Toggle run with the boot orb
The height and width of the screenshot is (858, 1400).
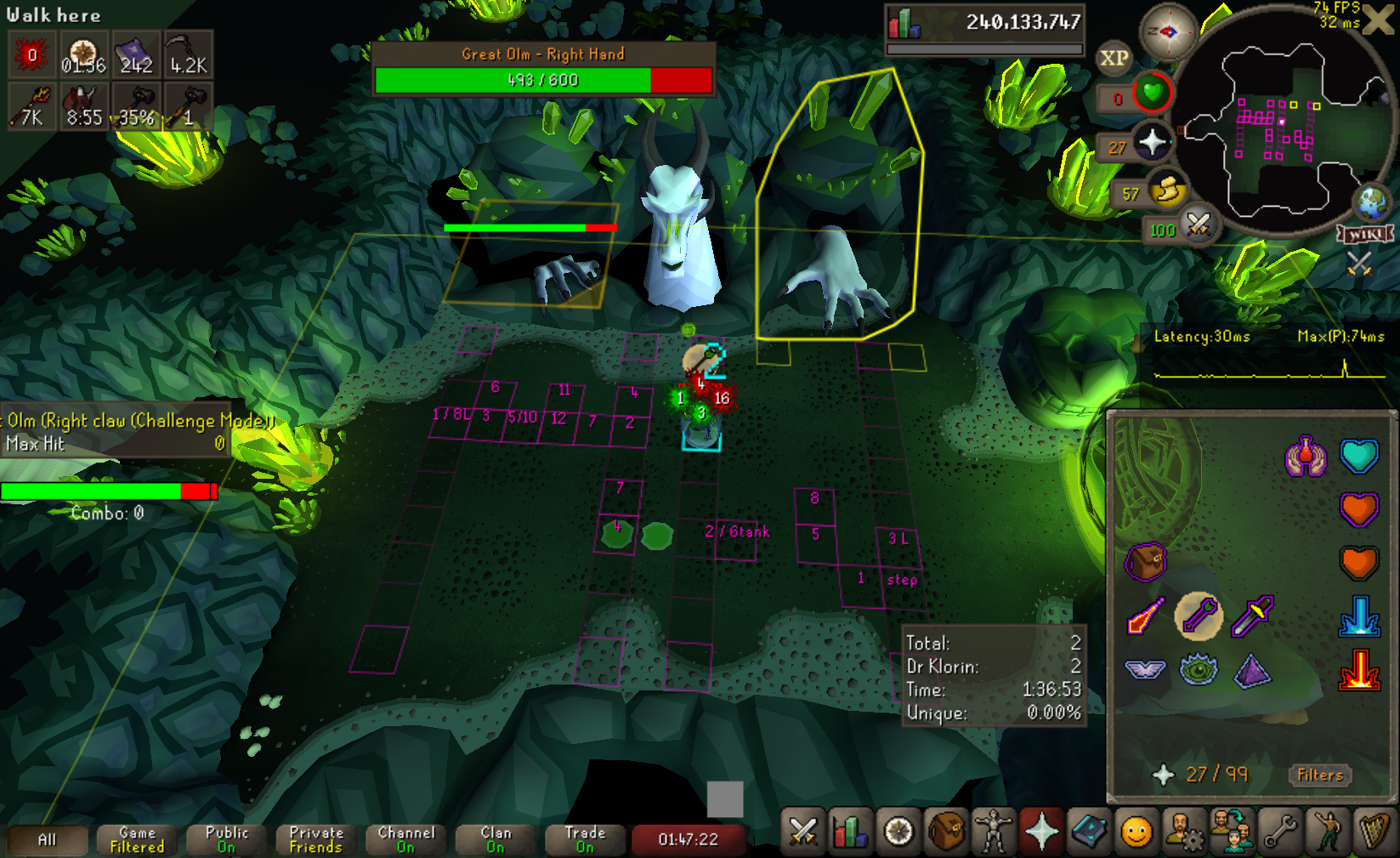(1167, 190)
